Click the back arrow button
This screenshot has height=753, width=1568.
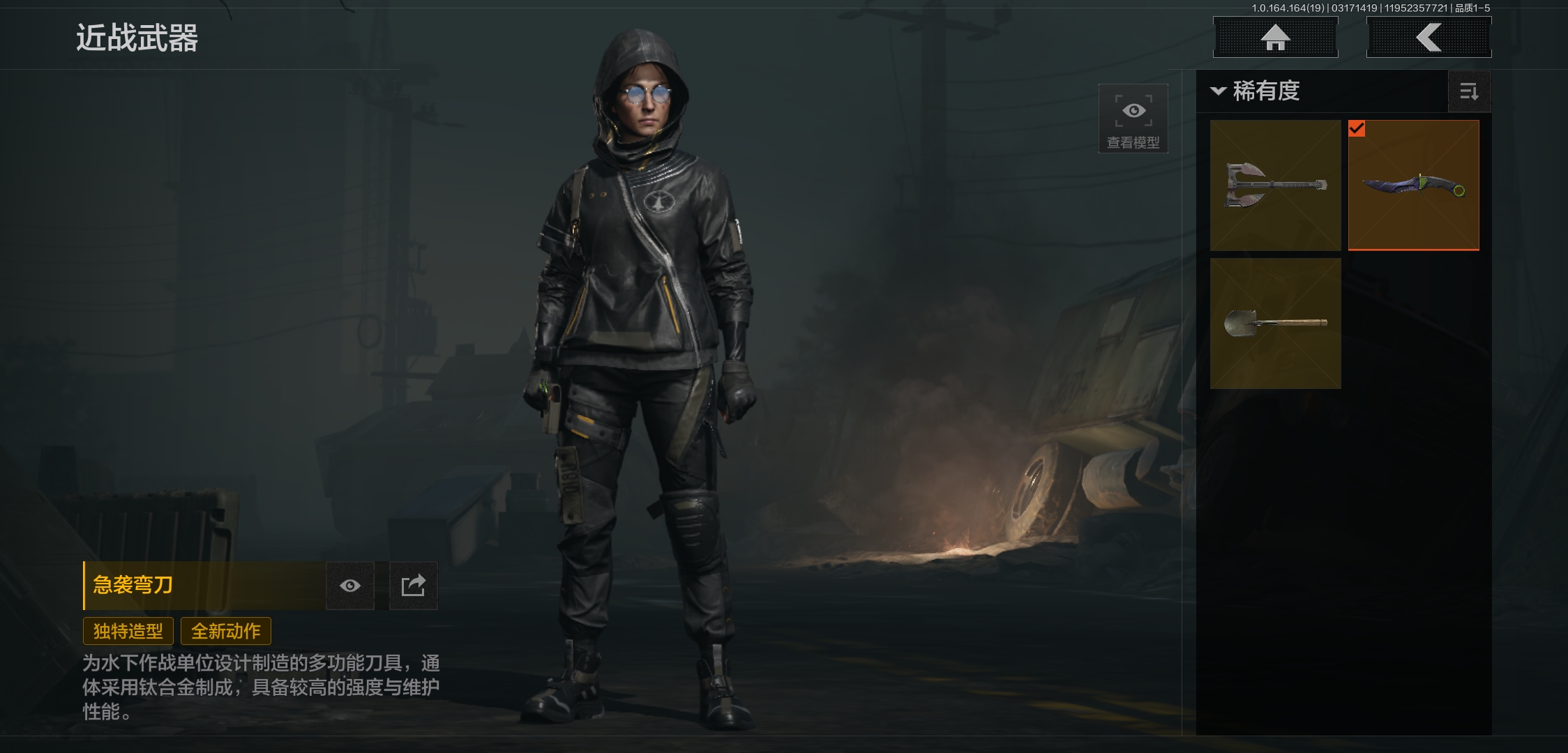point(1428,38)
